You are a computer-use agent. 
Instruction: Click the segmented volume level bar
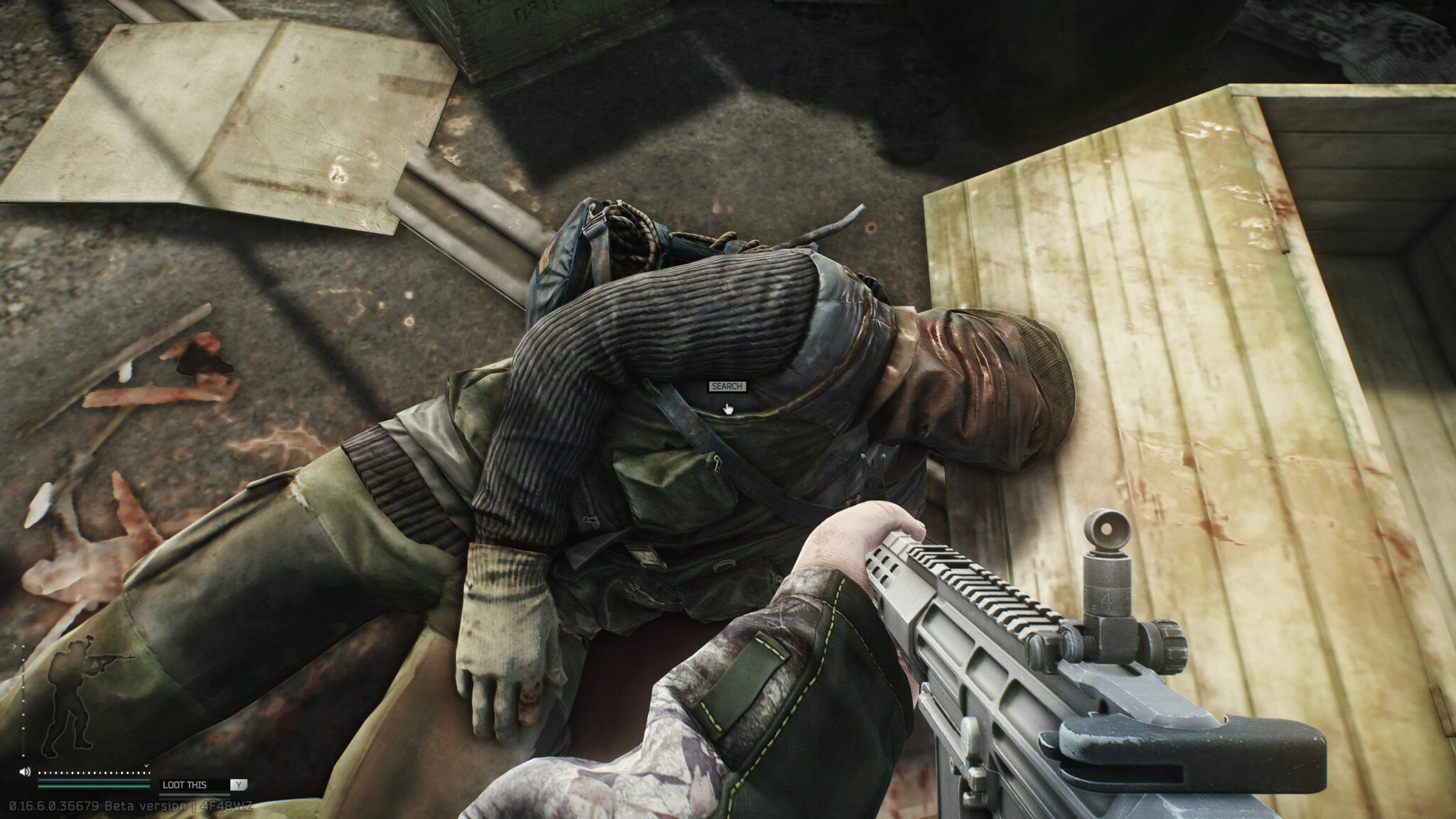(93, 773)
